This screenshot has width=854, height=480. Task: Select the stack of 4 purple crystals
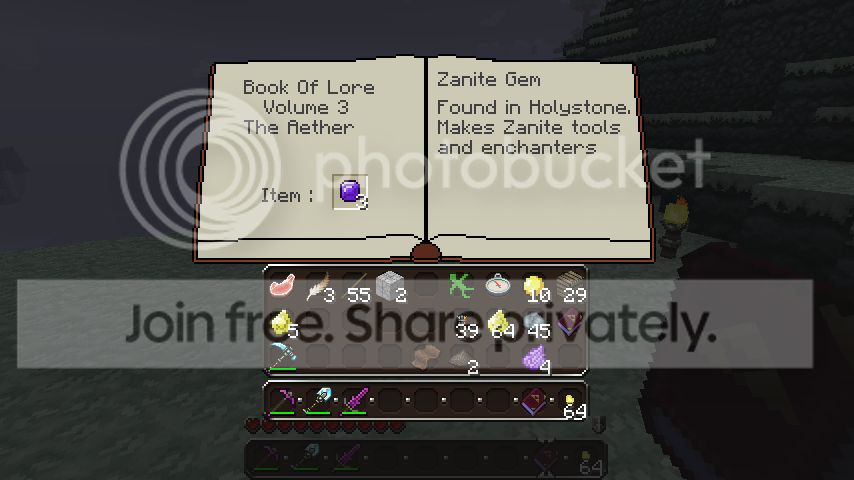[x=535, y=358]
